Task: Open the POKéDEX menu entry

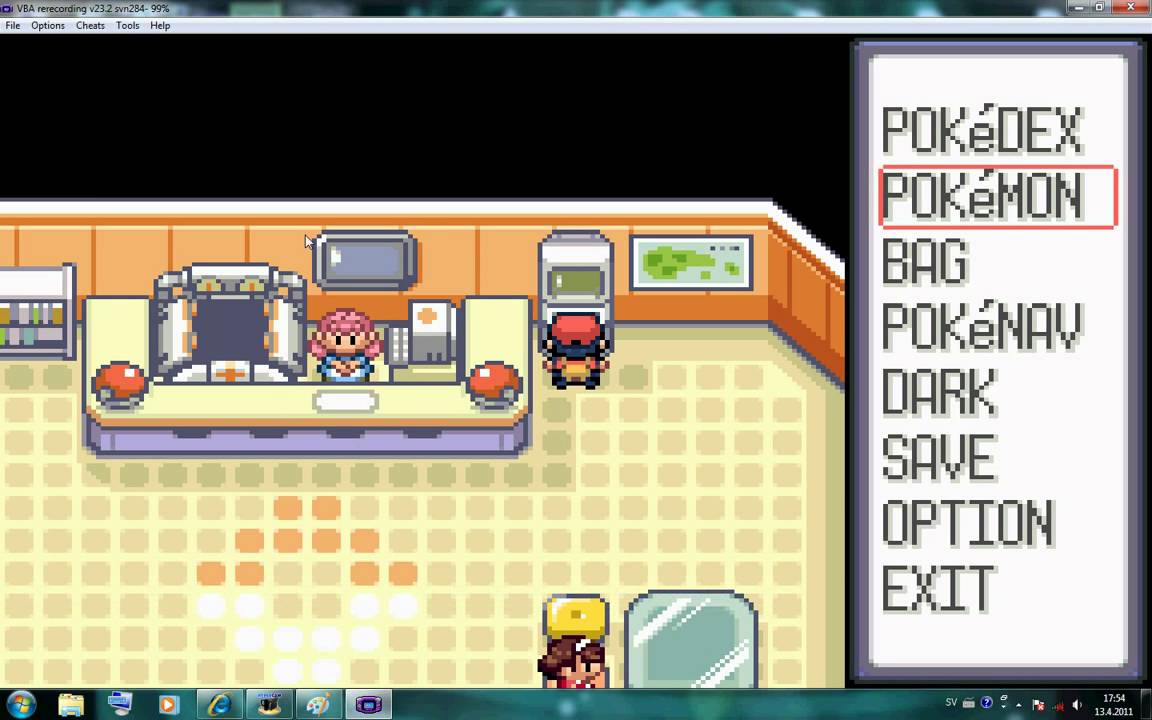Action: pyautogui.click(x=981, y=131)
